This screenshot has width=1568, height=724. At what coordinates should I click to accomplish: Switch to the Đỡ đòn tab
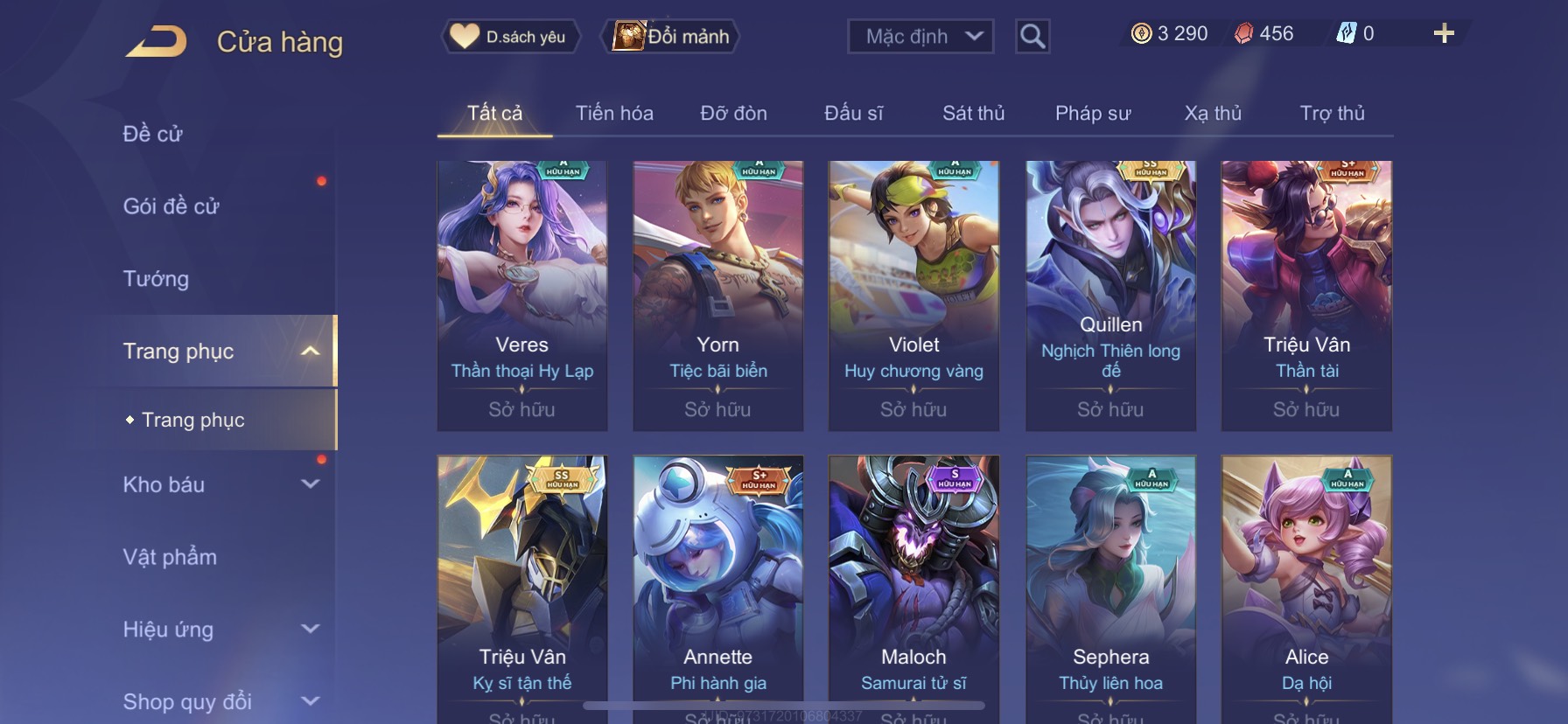tap(733, 114)
